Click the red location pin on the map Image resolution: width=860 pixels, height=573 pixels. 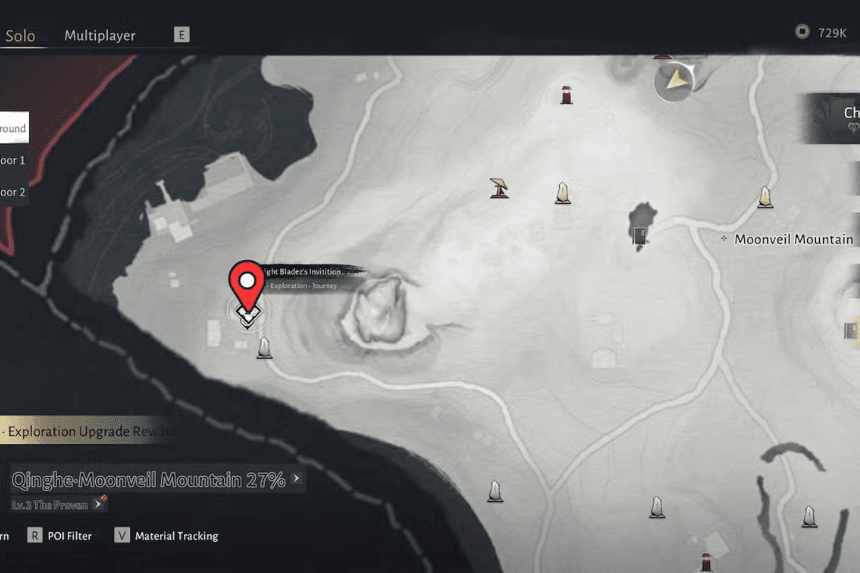246,282
